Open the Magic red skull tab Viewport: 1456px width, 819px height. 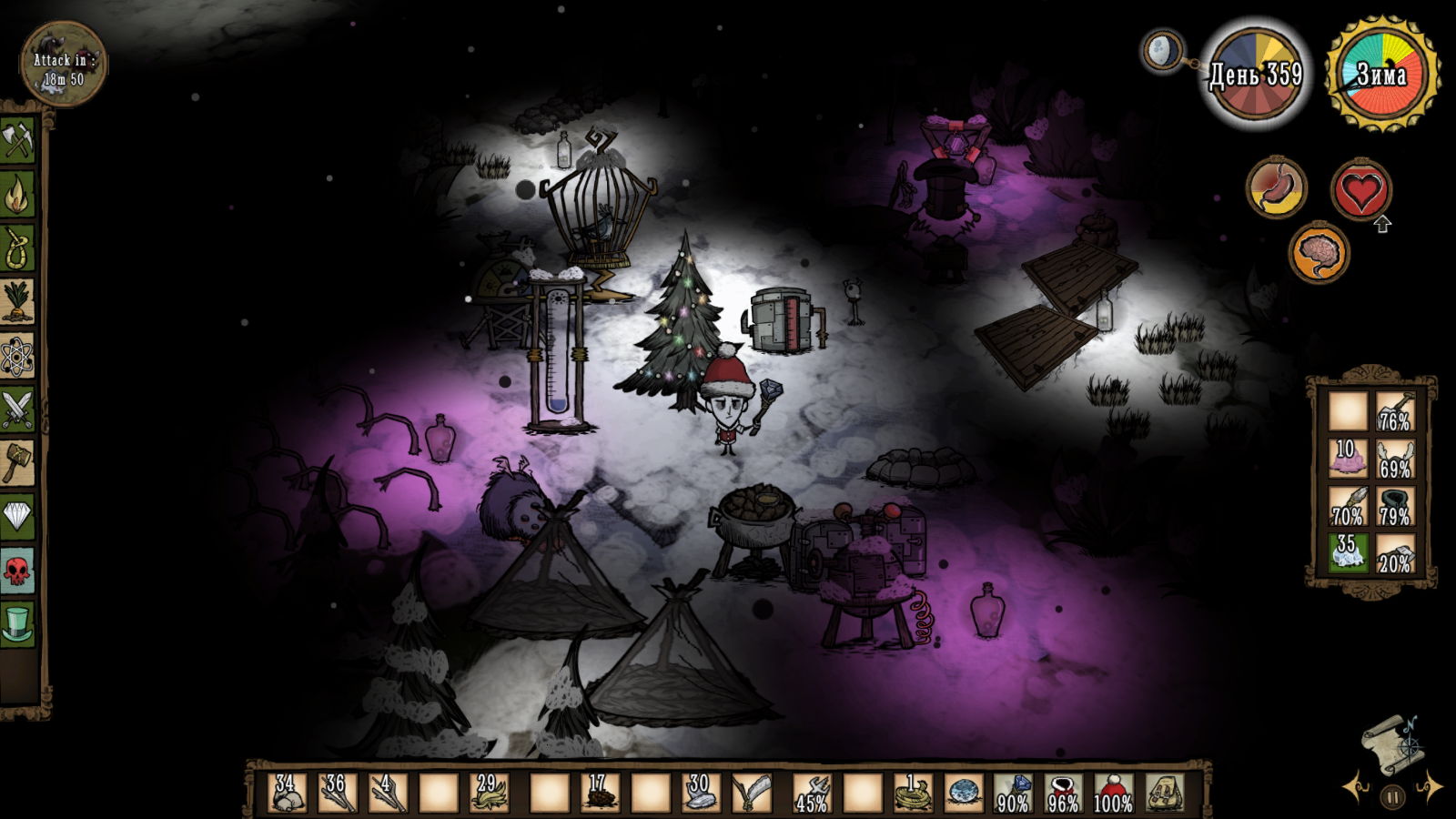17,571
